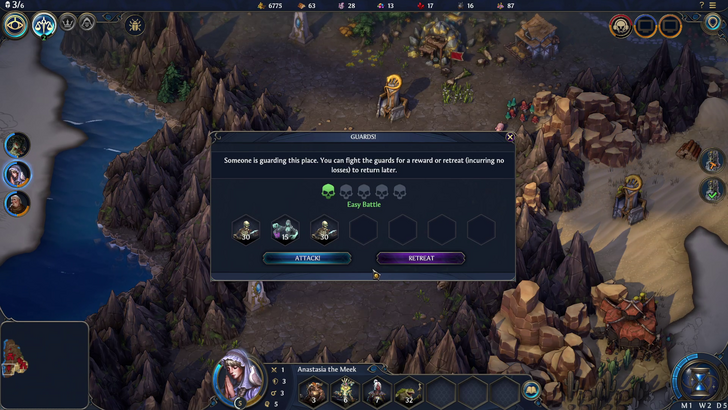The height and width of the screenshot is (410, 728).
Task: Open the balance scales menu
Action: click(44, 24)
